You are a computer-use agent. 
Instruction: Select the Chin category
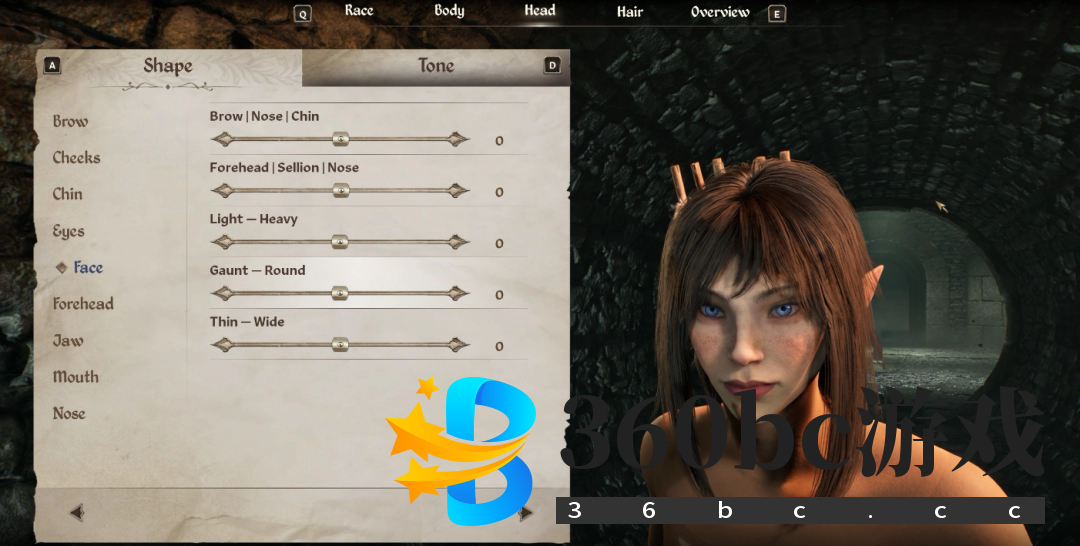68,194
